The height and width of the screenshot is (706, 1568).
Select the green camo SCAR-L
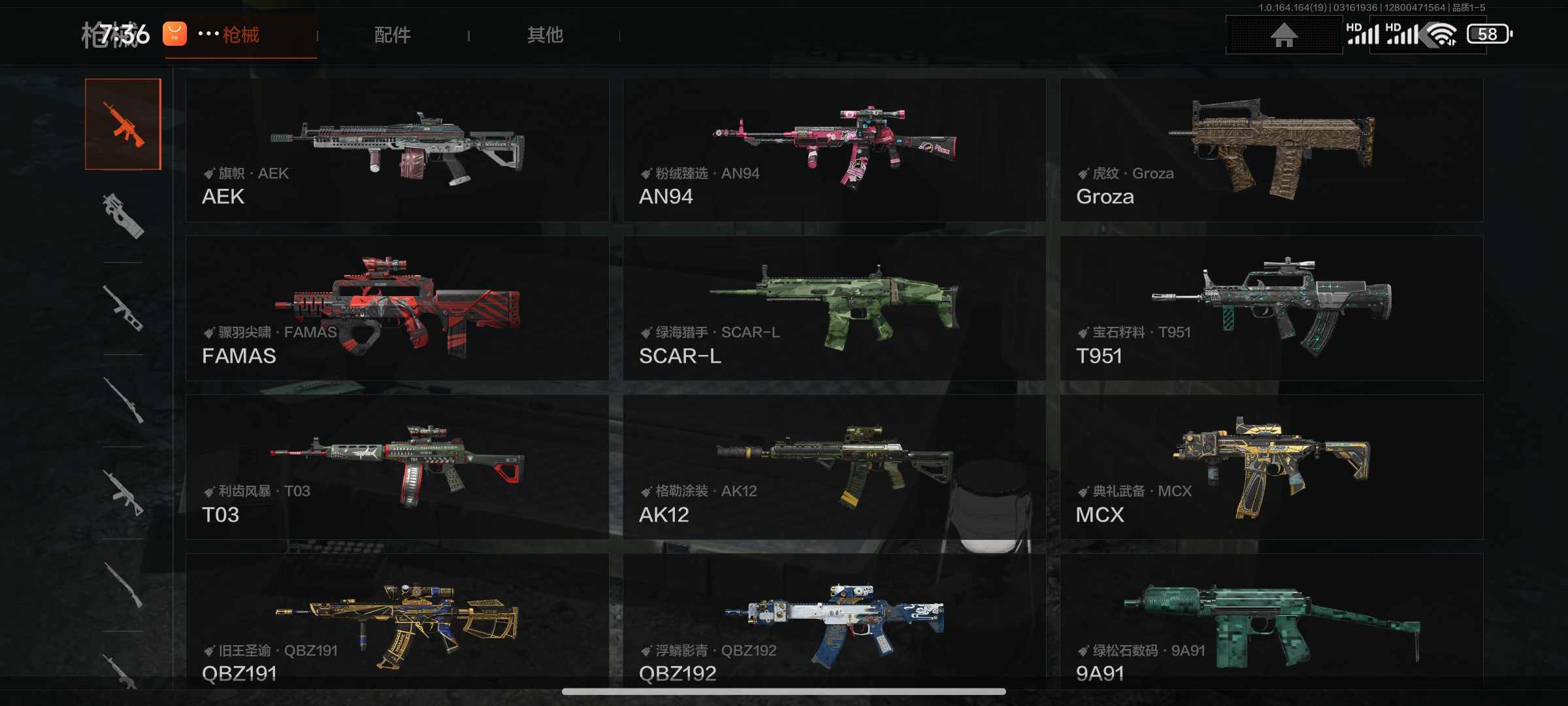coord(834,308)
